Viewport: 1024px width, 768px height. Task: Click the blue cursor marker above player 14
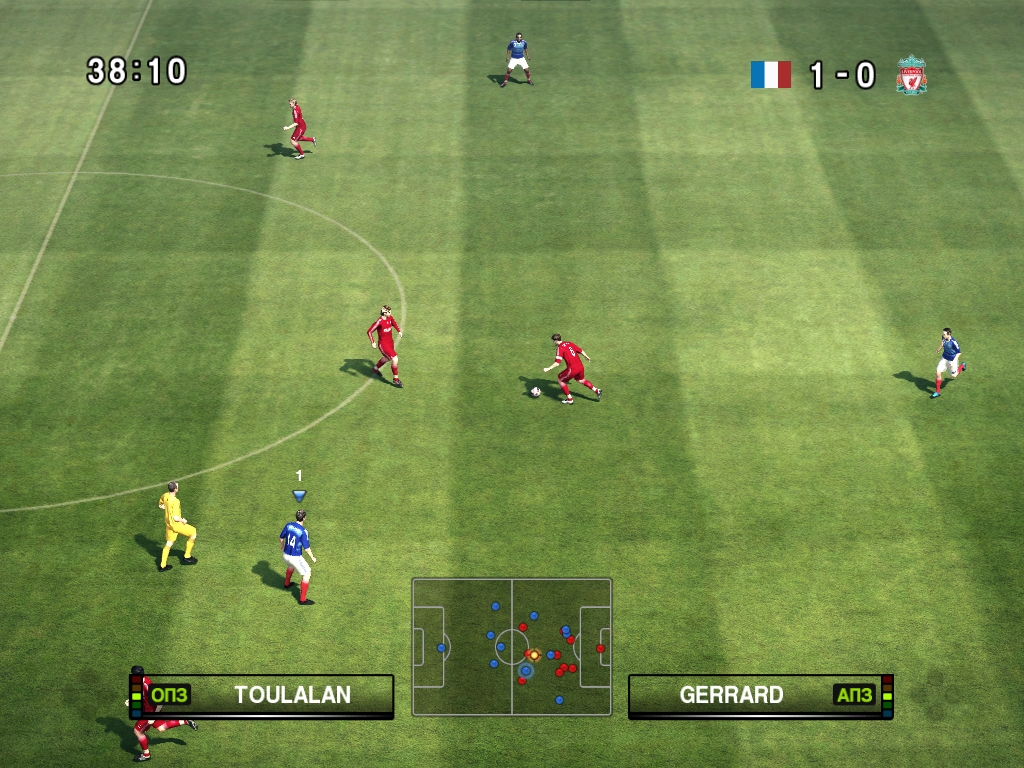(x=298, y=495)
